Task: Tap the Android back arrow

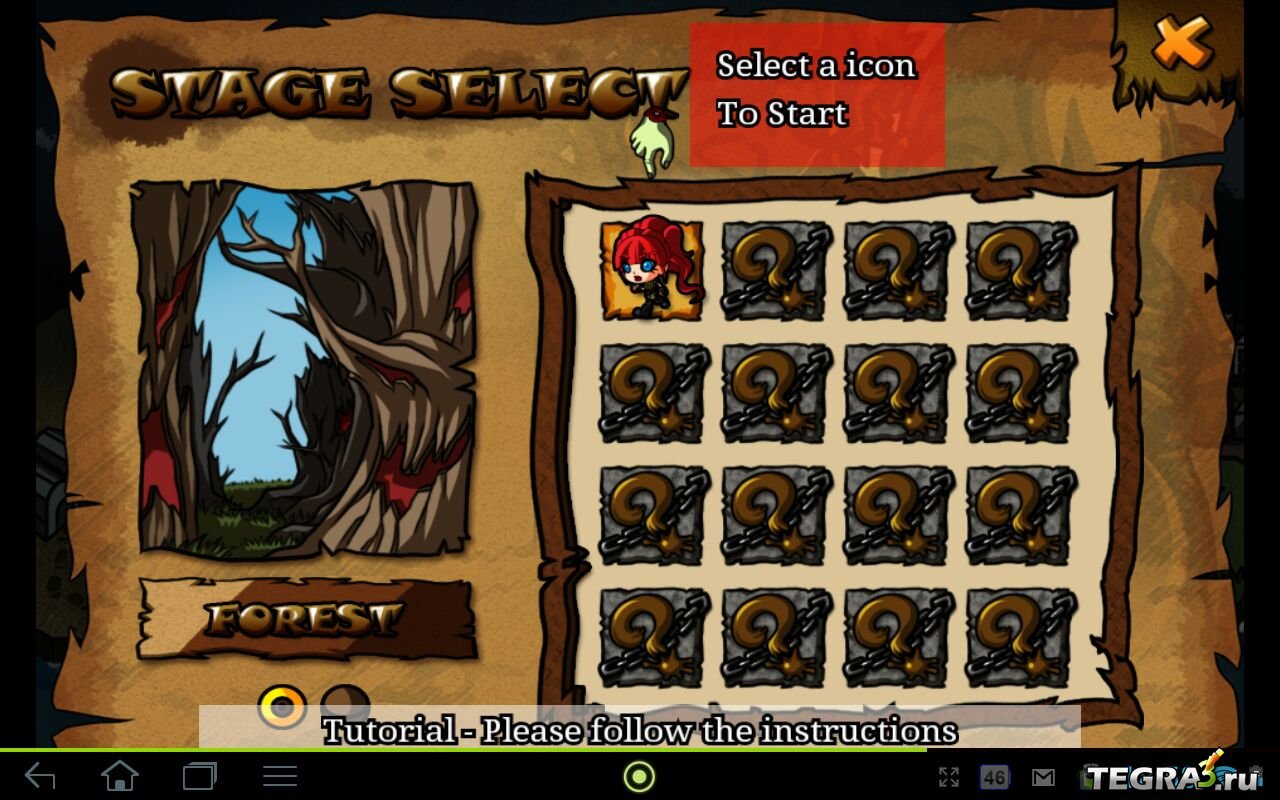Action: [41, 776]
